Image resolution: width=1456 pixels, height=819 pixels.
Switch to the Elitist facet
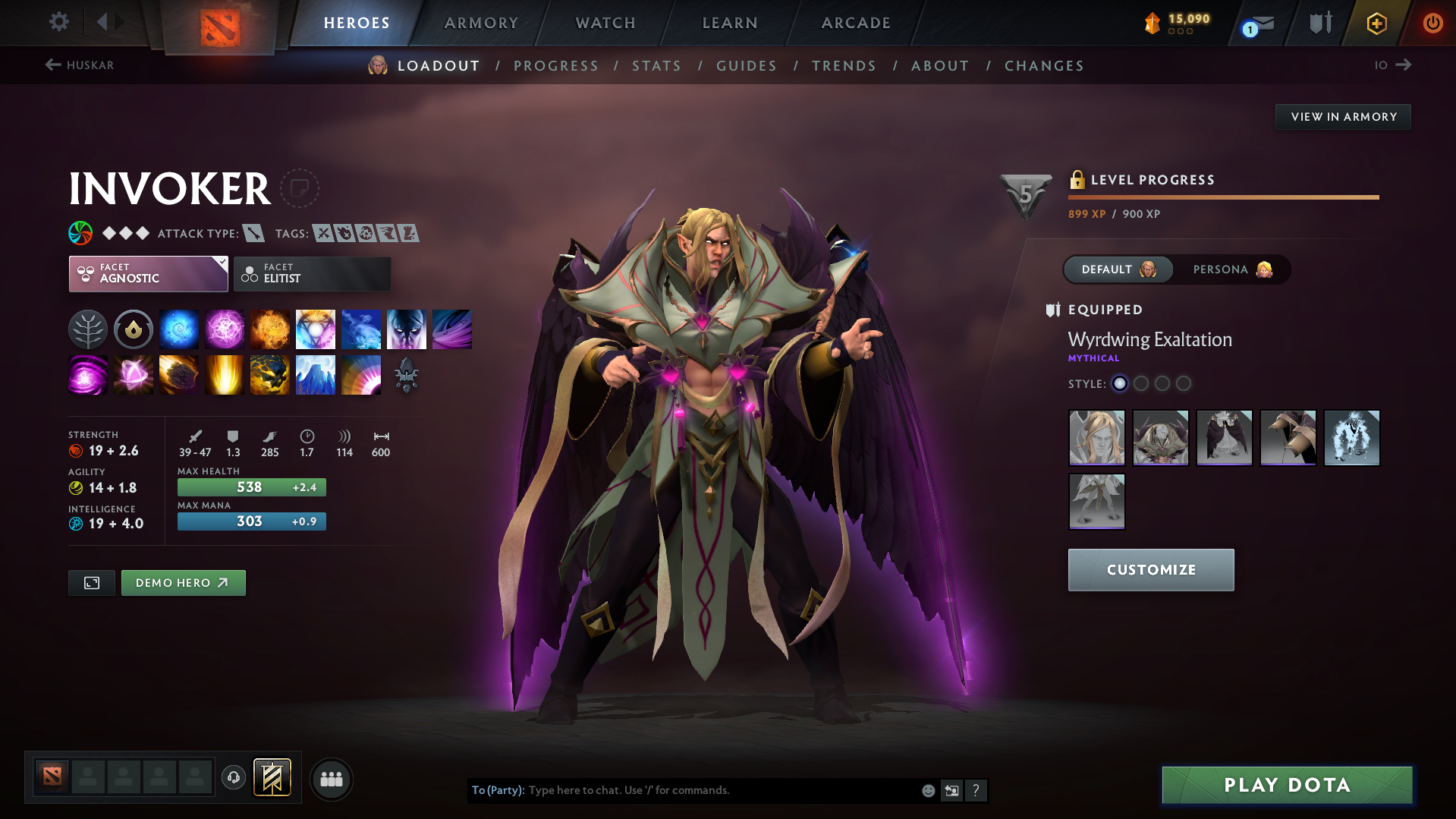point(312,273)
